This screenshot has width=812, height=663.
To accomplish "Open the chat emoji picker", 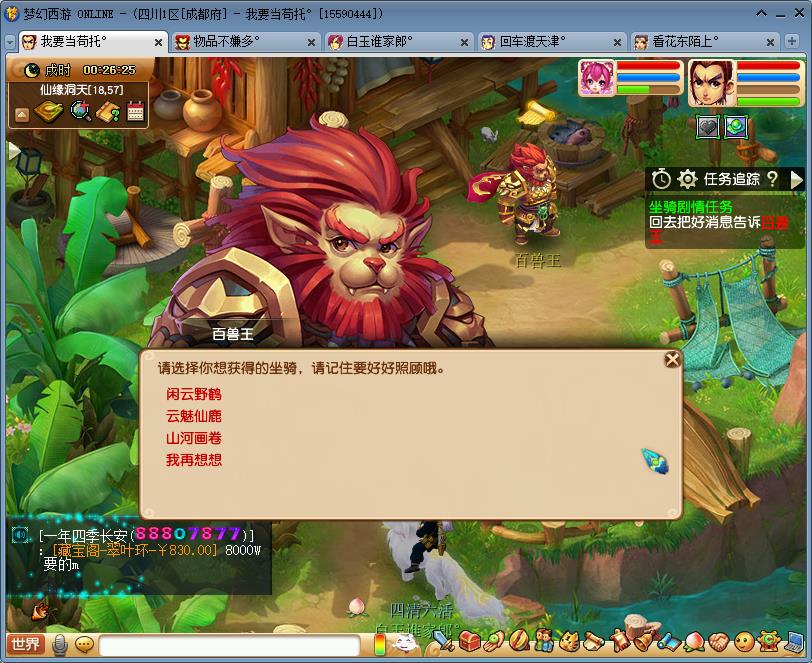I will [84, 644].
